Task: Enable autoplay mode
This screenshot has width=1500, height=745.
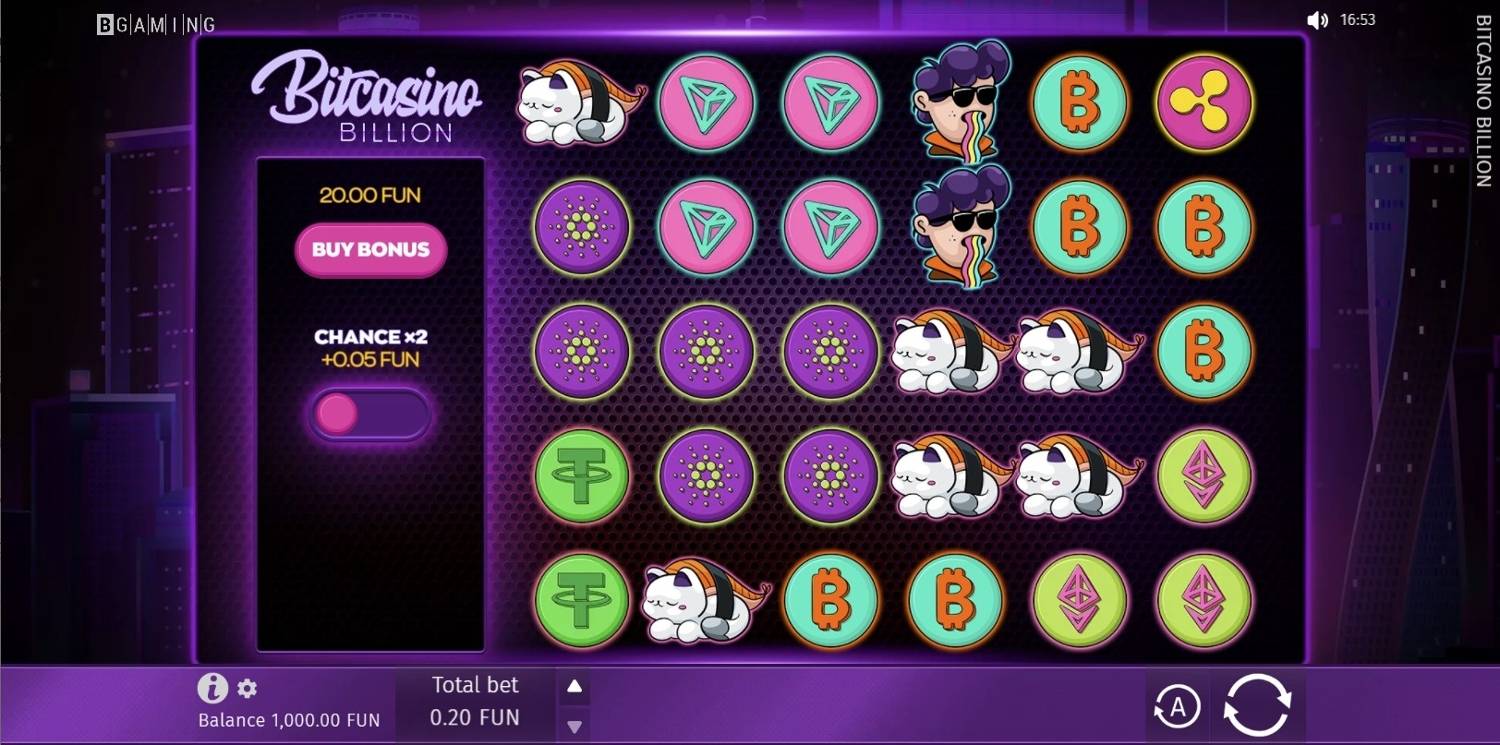Action: pyautogui.click(x=1178, y=703)
